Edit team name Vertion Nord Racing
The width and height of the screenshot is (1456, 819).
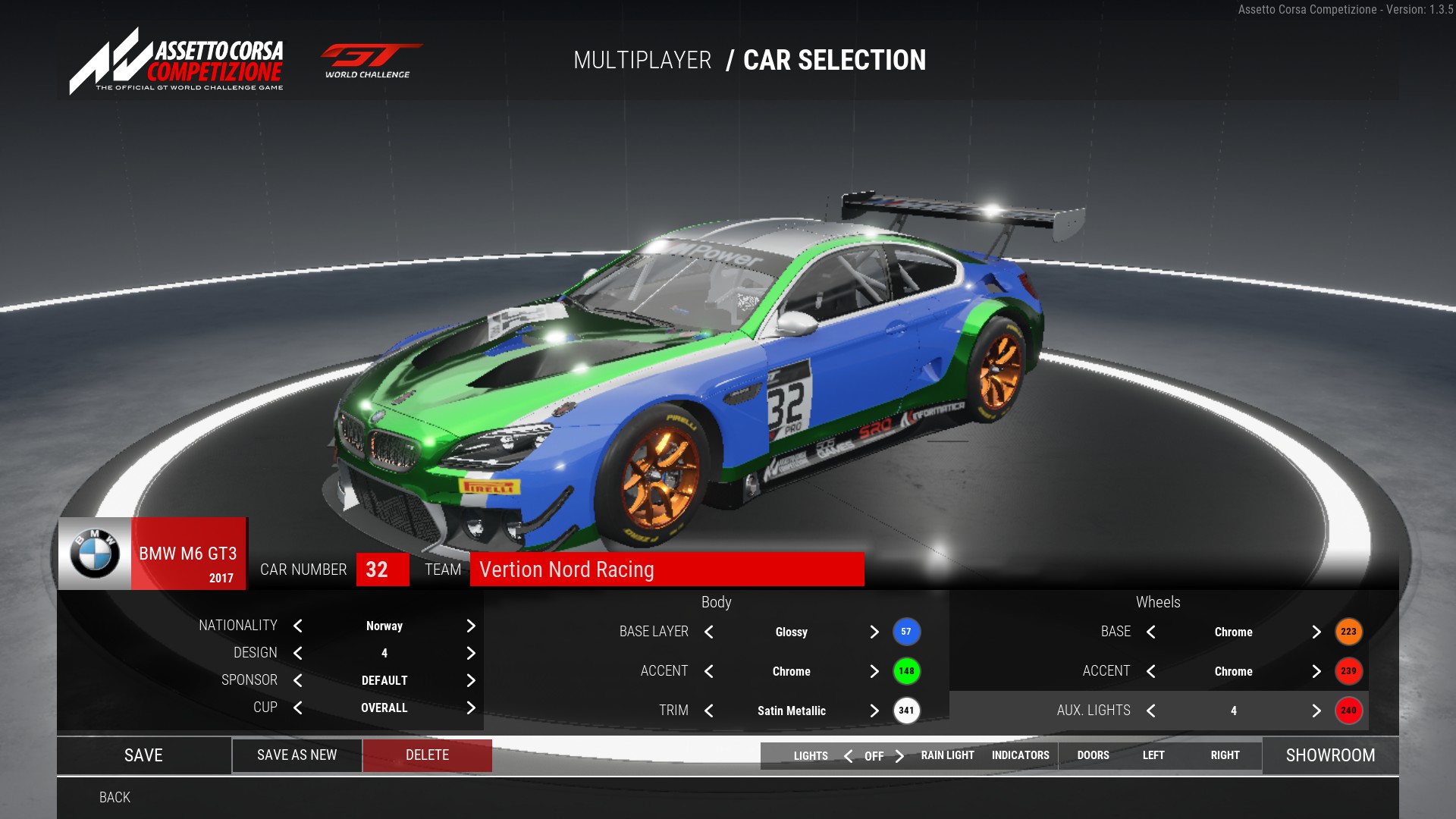pos(667,570)
